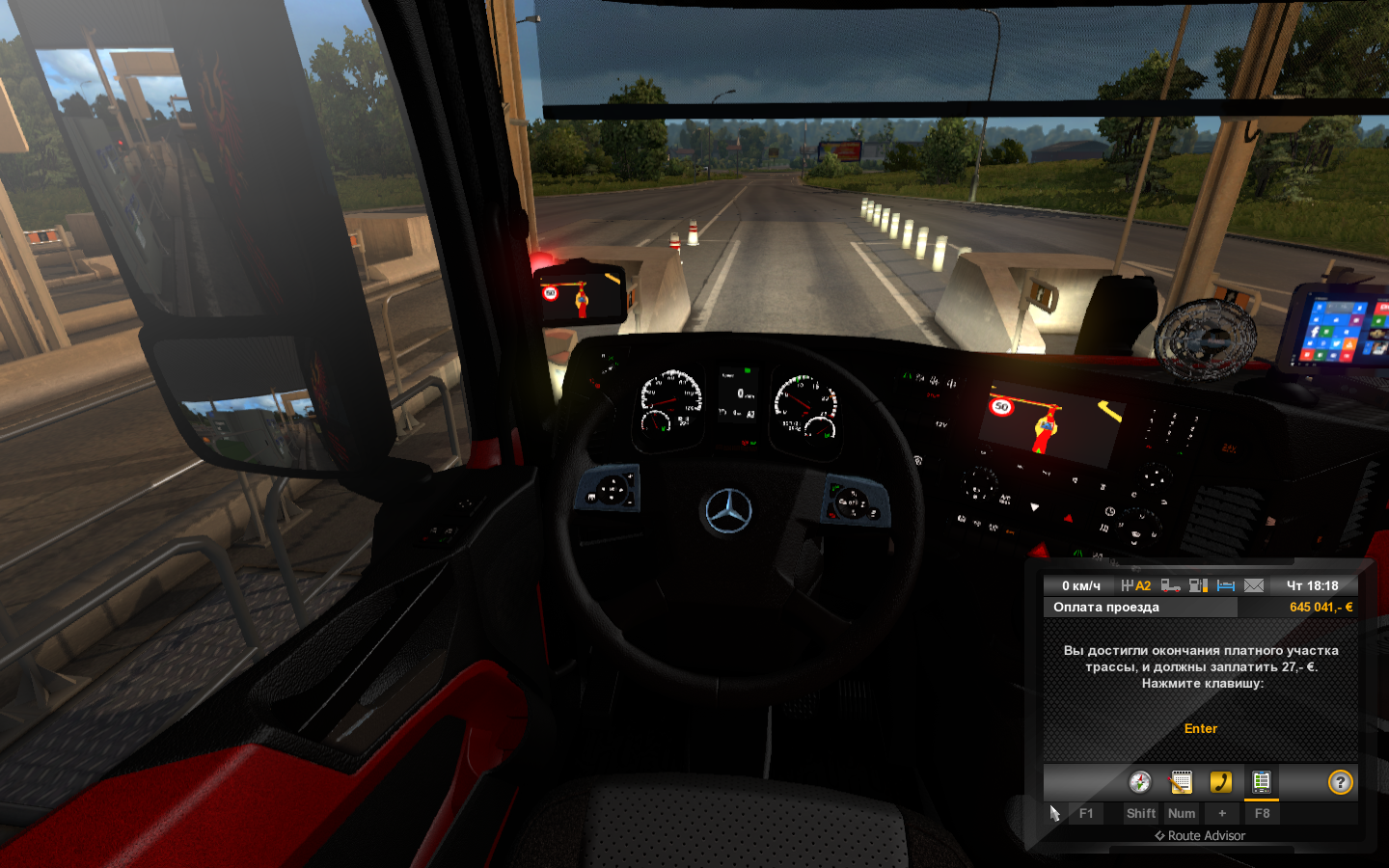Viewport: 1389px width, 868px height.
Task: Confirm the toll payment via the orange Enter
Action: click(1201, 729)
